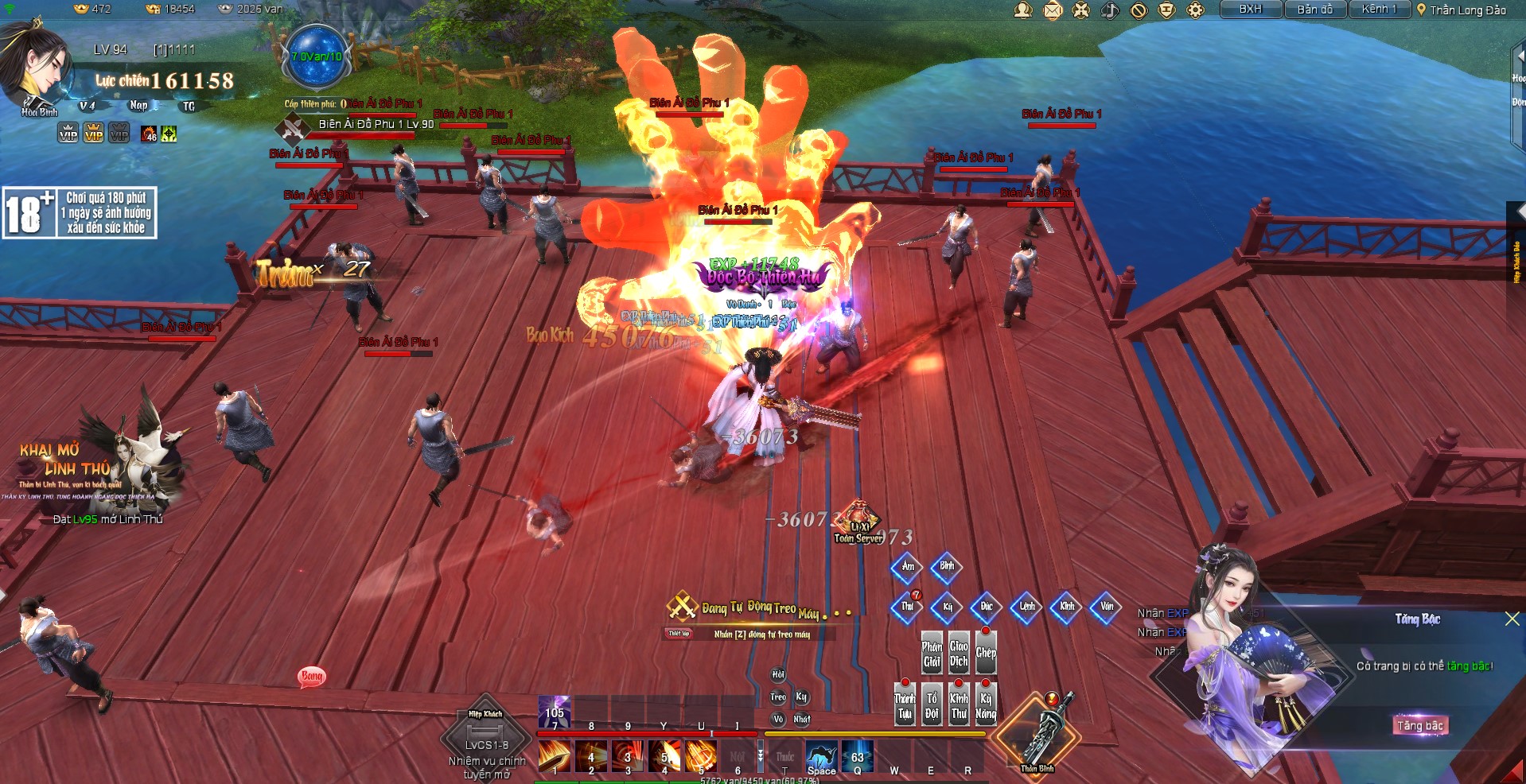Open the Ghép combine menu
1526x784 pixels.
pyautogui.click(x=986, y=652)
